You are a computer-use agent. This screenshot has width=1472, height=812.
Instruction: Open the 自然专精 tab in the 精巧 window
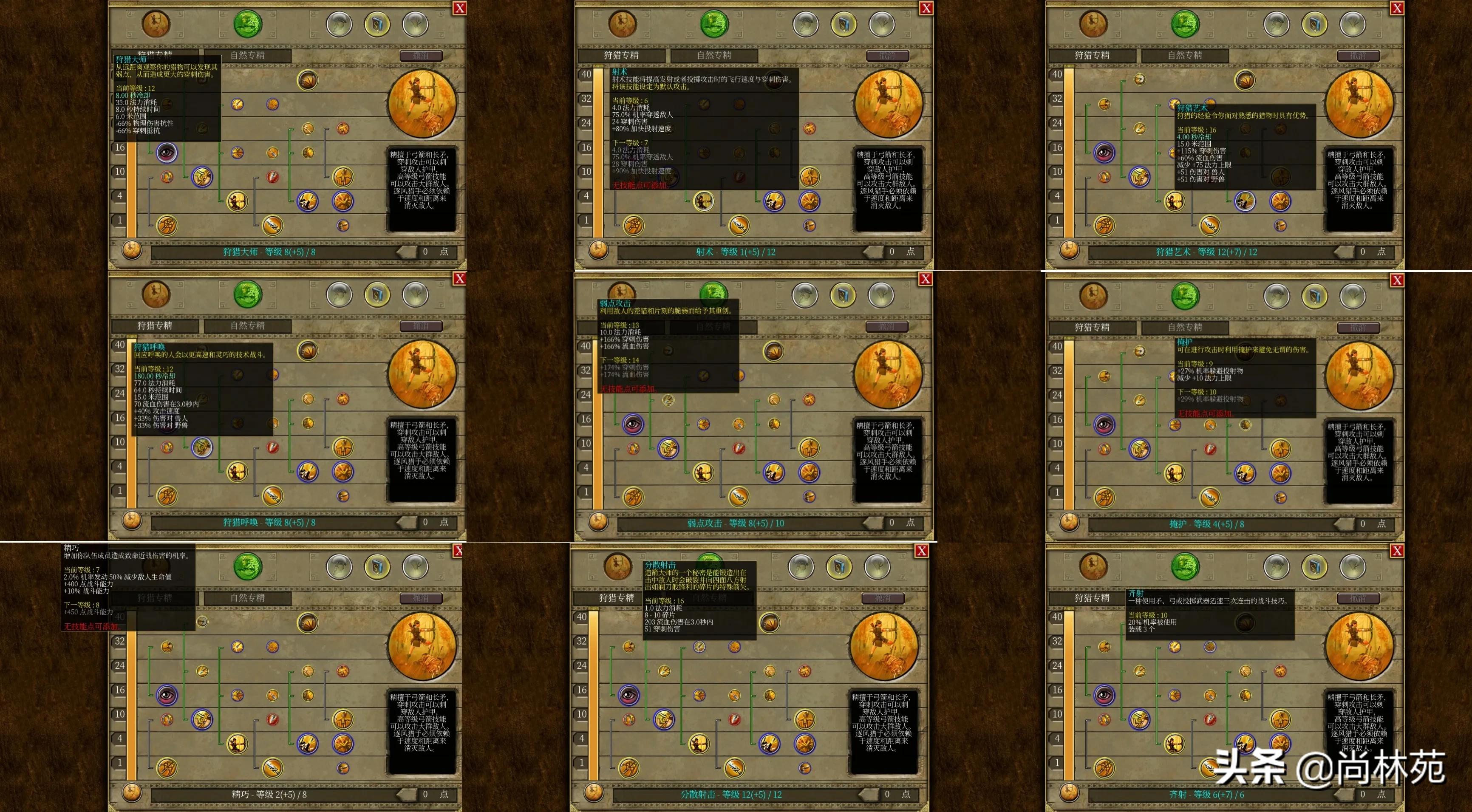[247, 598]
